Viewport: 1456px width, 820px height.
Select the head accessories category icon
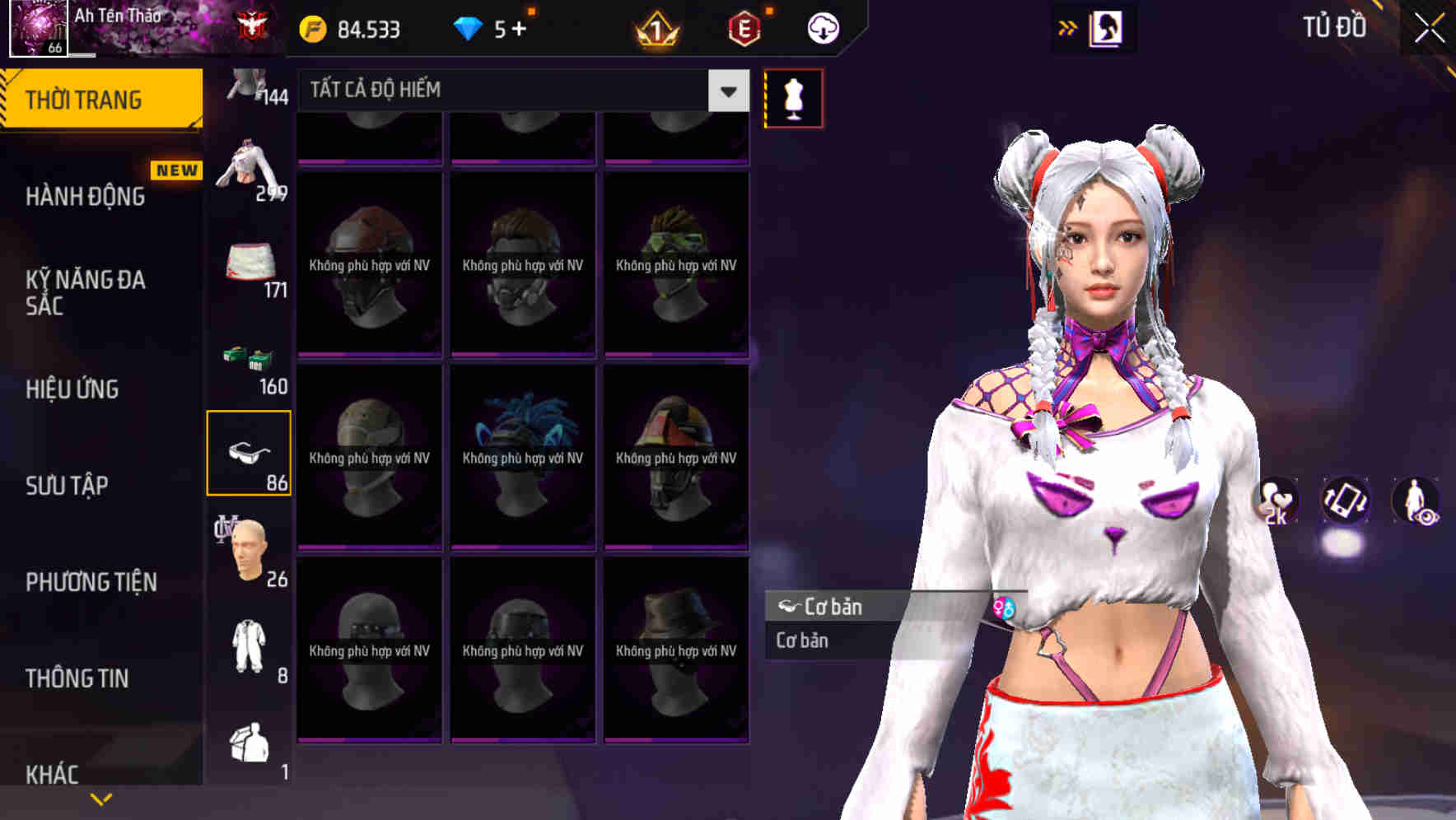coord(250,550)
